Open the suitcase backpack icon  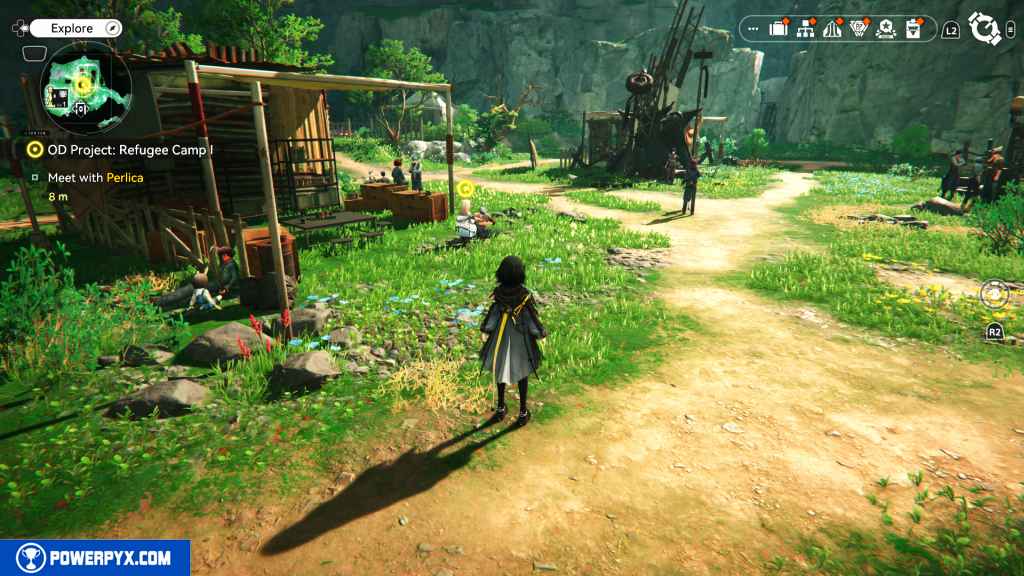[778, 29]
